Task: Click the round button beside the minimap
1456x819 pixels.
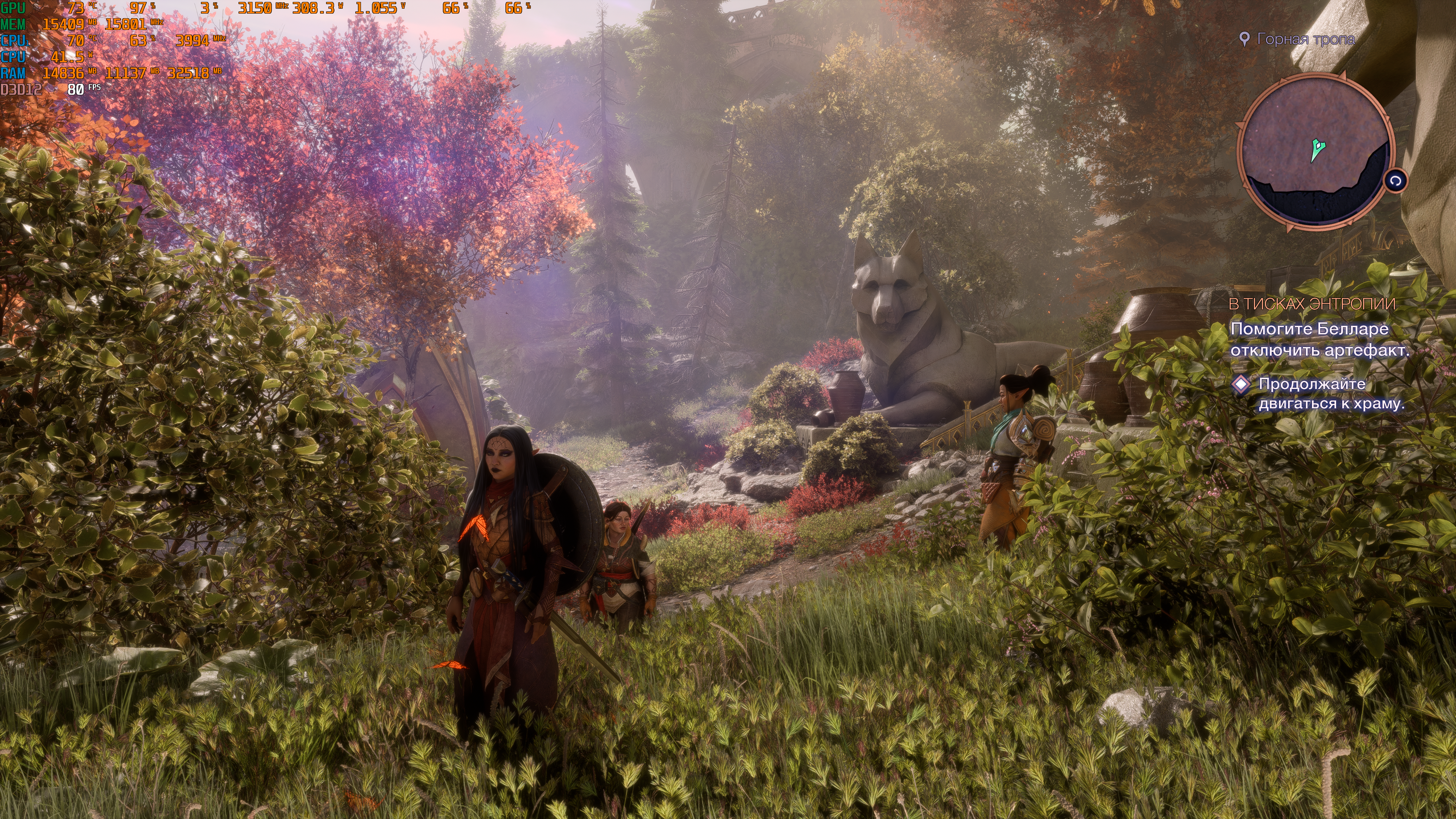Action: (1395, 182)
